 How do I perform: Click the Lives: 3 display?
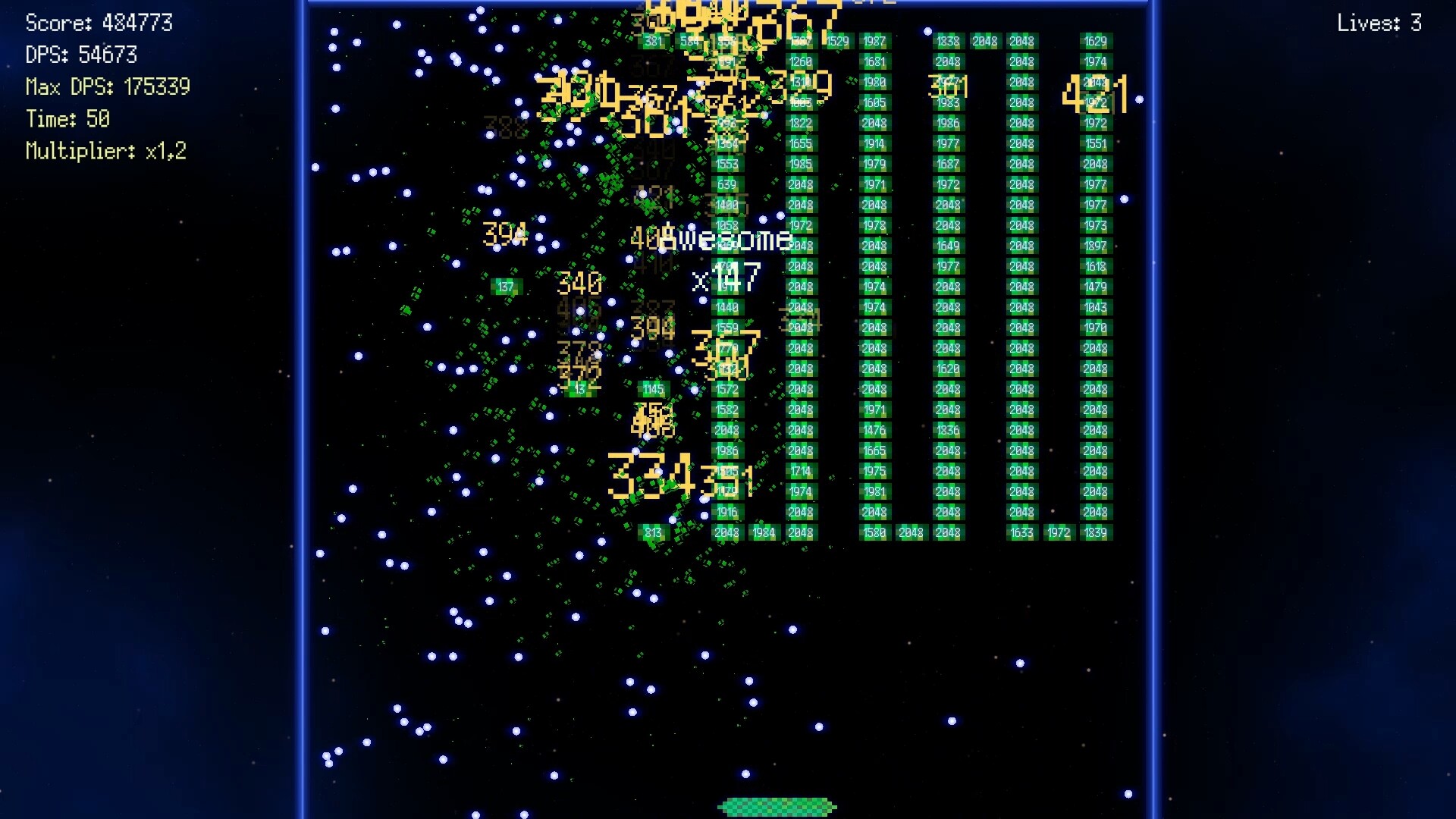(x=1379, y=22)
